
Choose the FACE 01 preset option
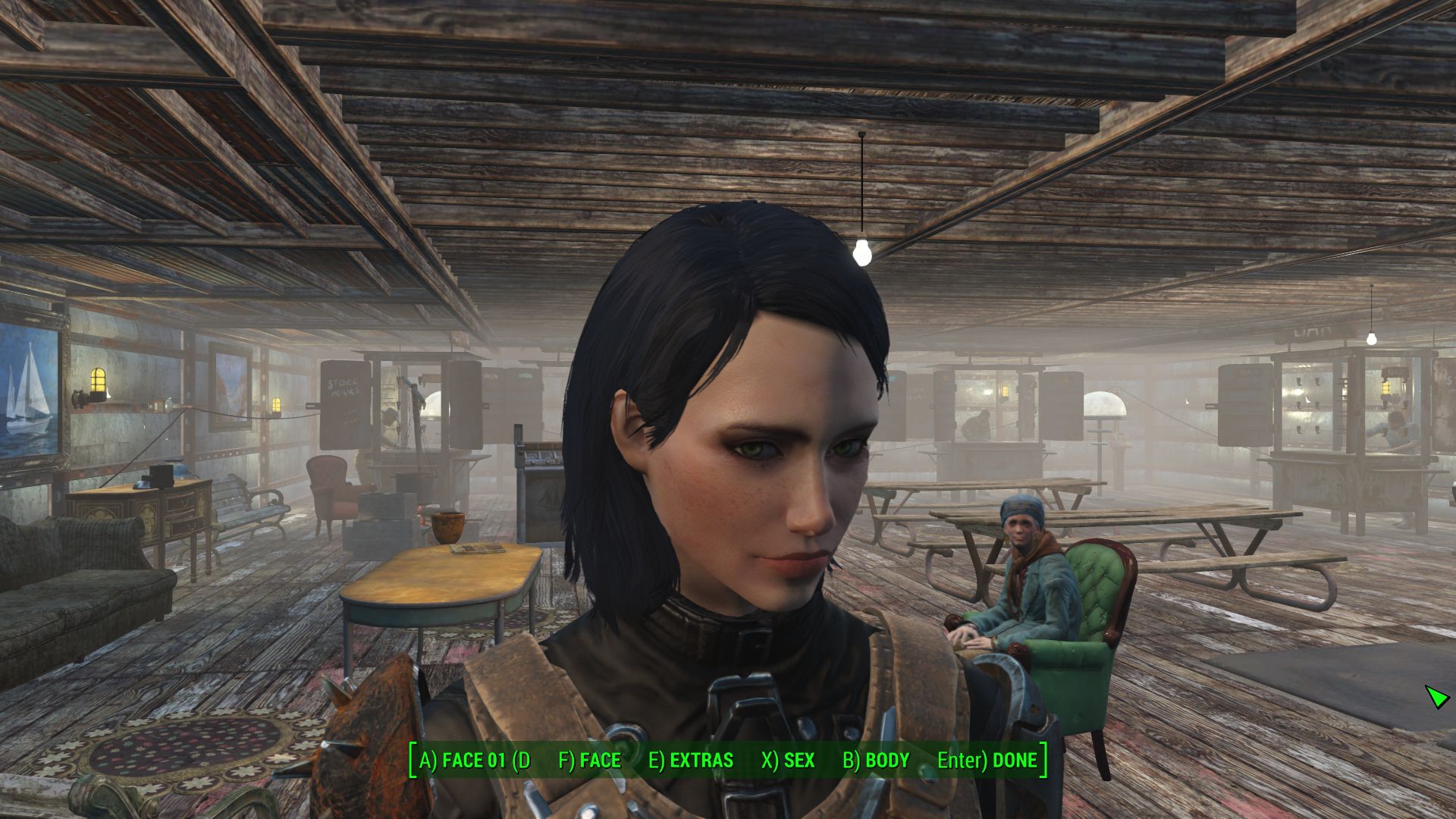[475, 761]
